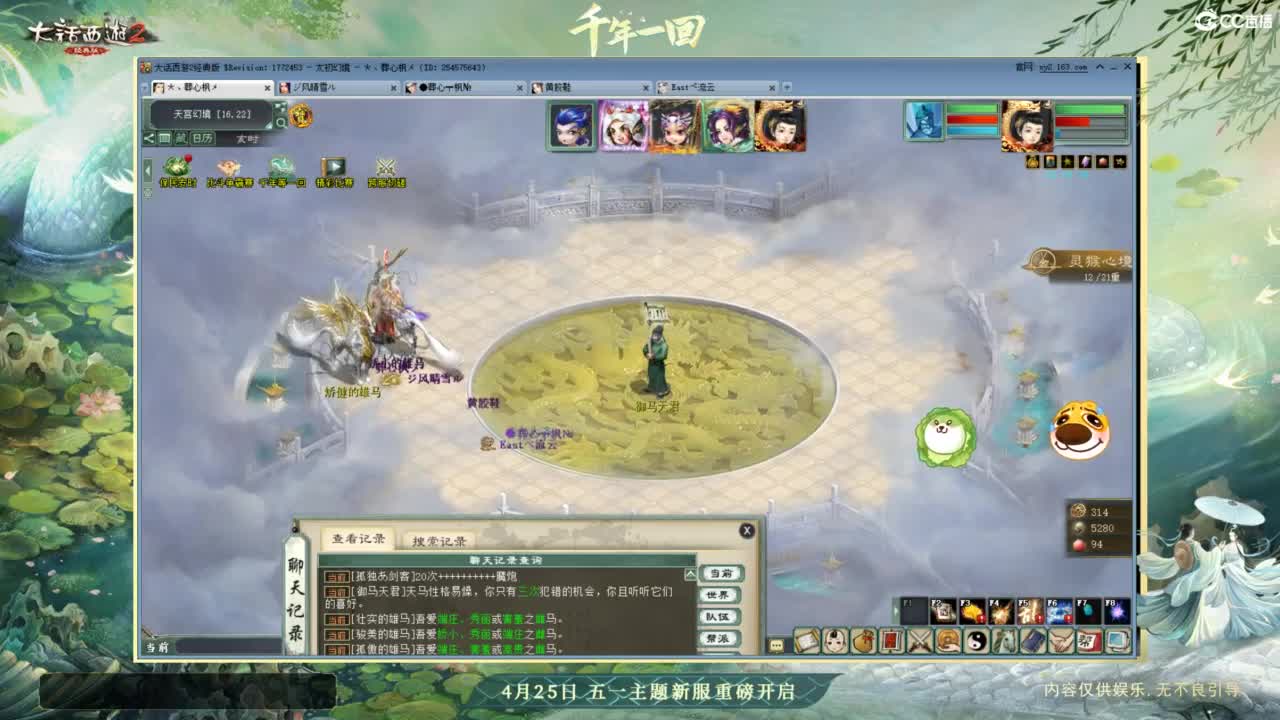Image resolution: width=1280 pixels, height=720 pixels.
Task: Open guild panel via the red 帮 flag icon
Action: pyautogui.click(x=1088, y=641)
